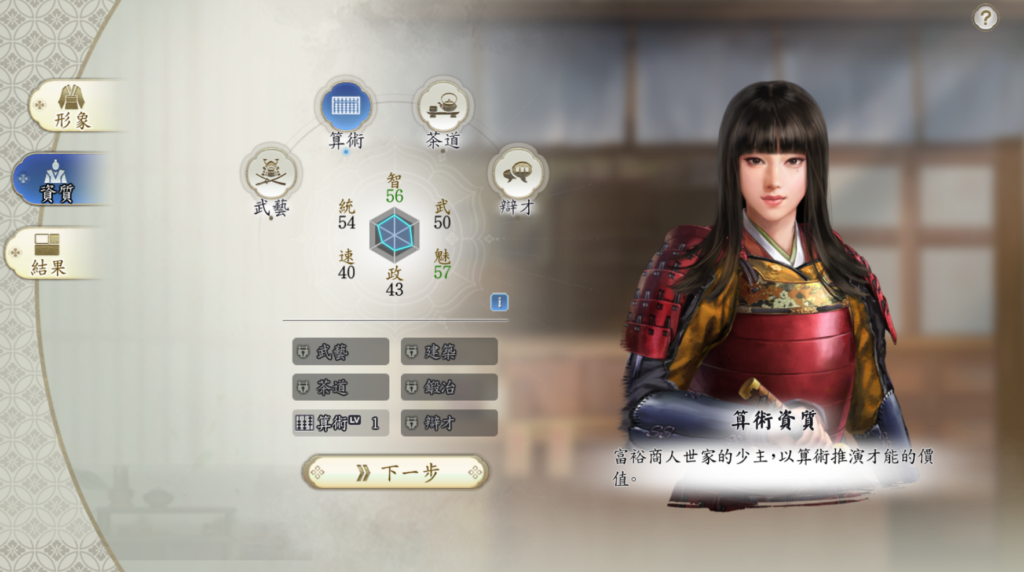This screenshot has height=572, width=1024.
Task: Select the 武藝 samurai helmet icon
Action: (x=270, y=174)
